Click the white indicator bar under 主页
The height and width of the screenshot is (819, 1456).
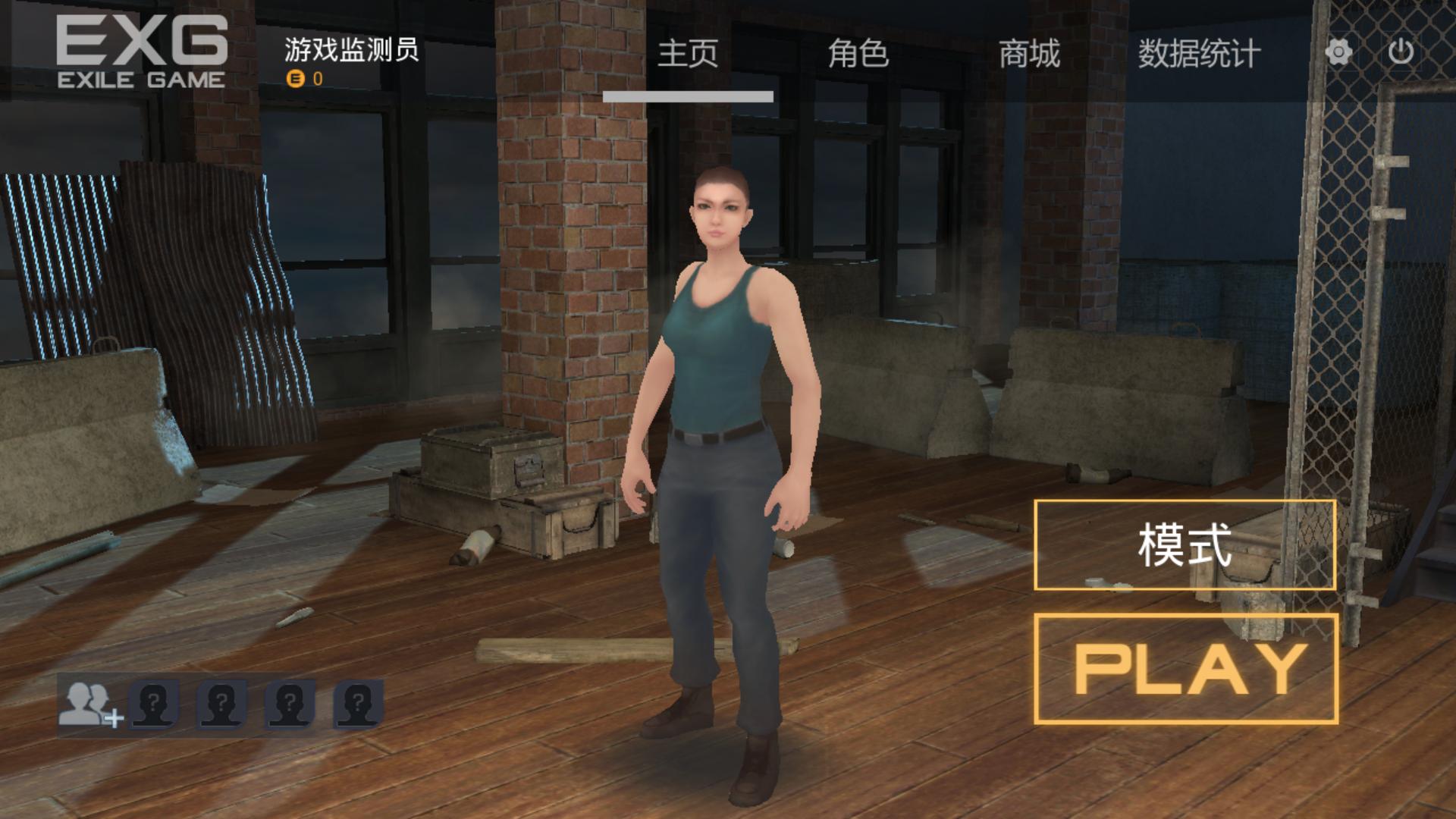pos(687,95)
